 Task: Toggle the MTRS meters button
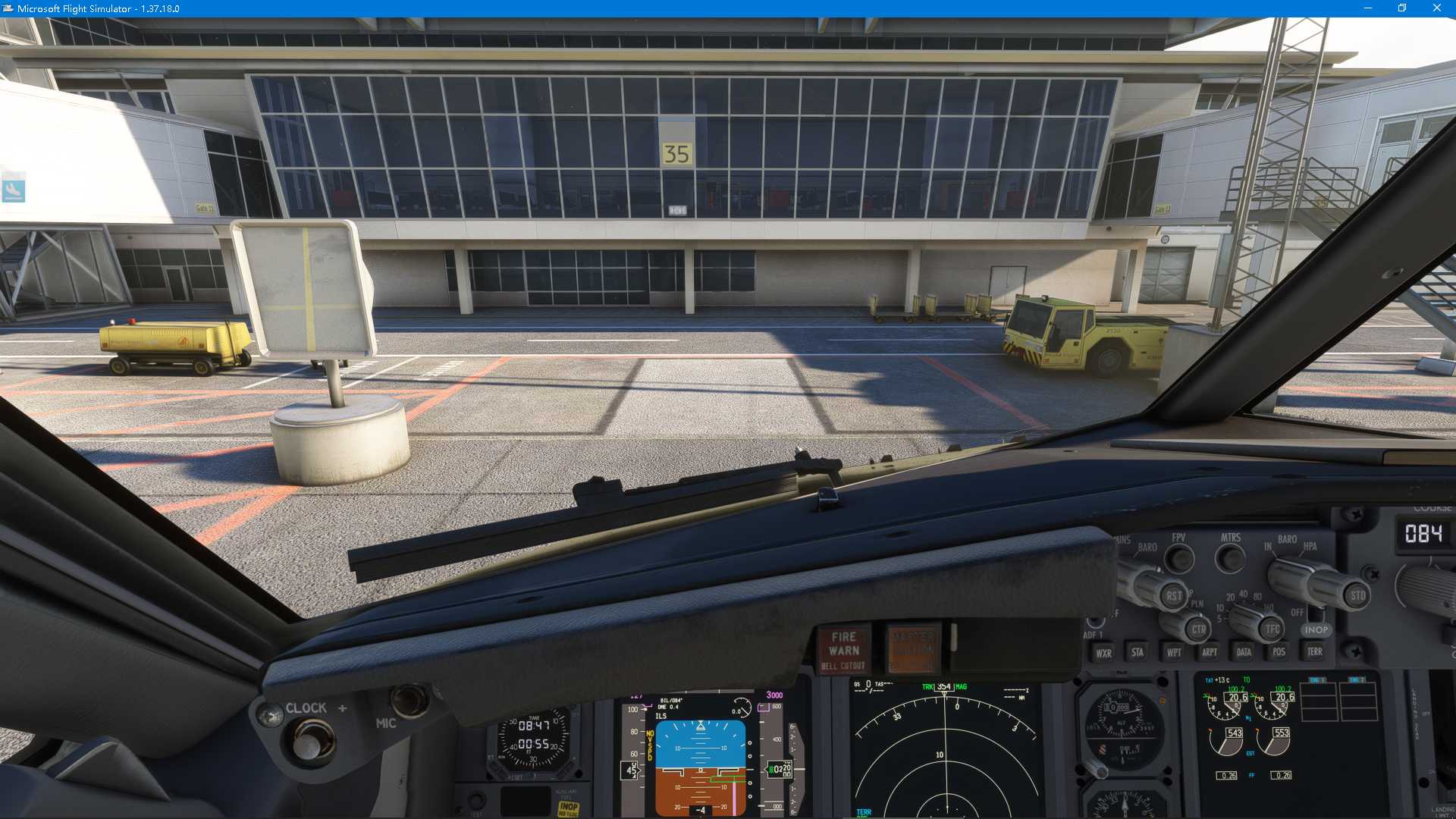click(1230, 560)
